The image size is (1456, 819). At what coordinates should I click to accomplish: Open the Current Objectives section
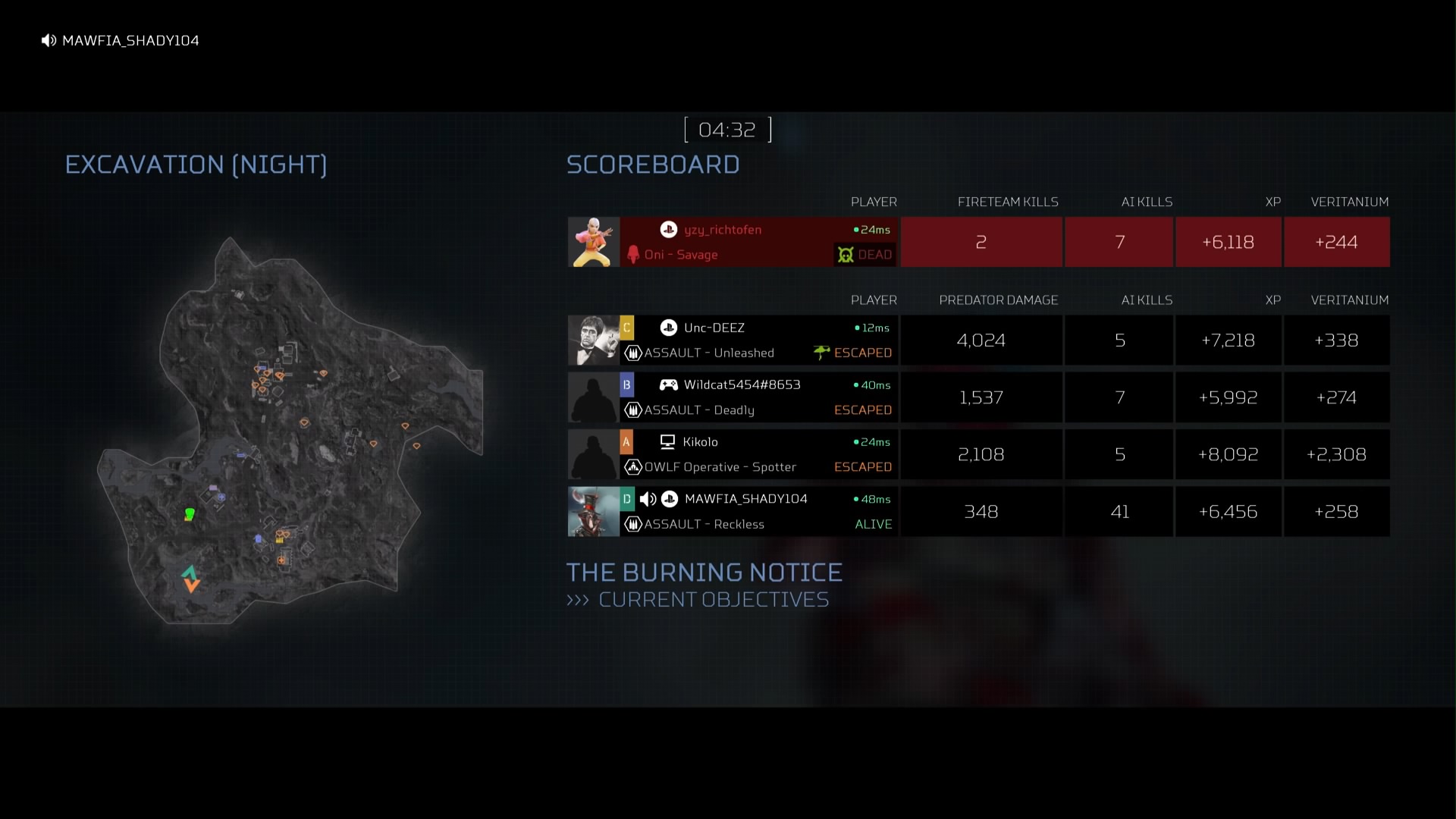coord(713,600)
